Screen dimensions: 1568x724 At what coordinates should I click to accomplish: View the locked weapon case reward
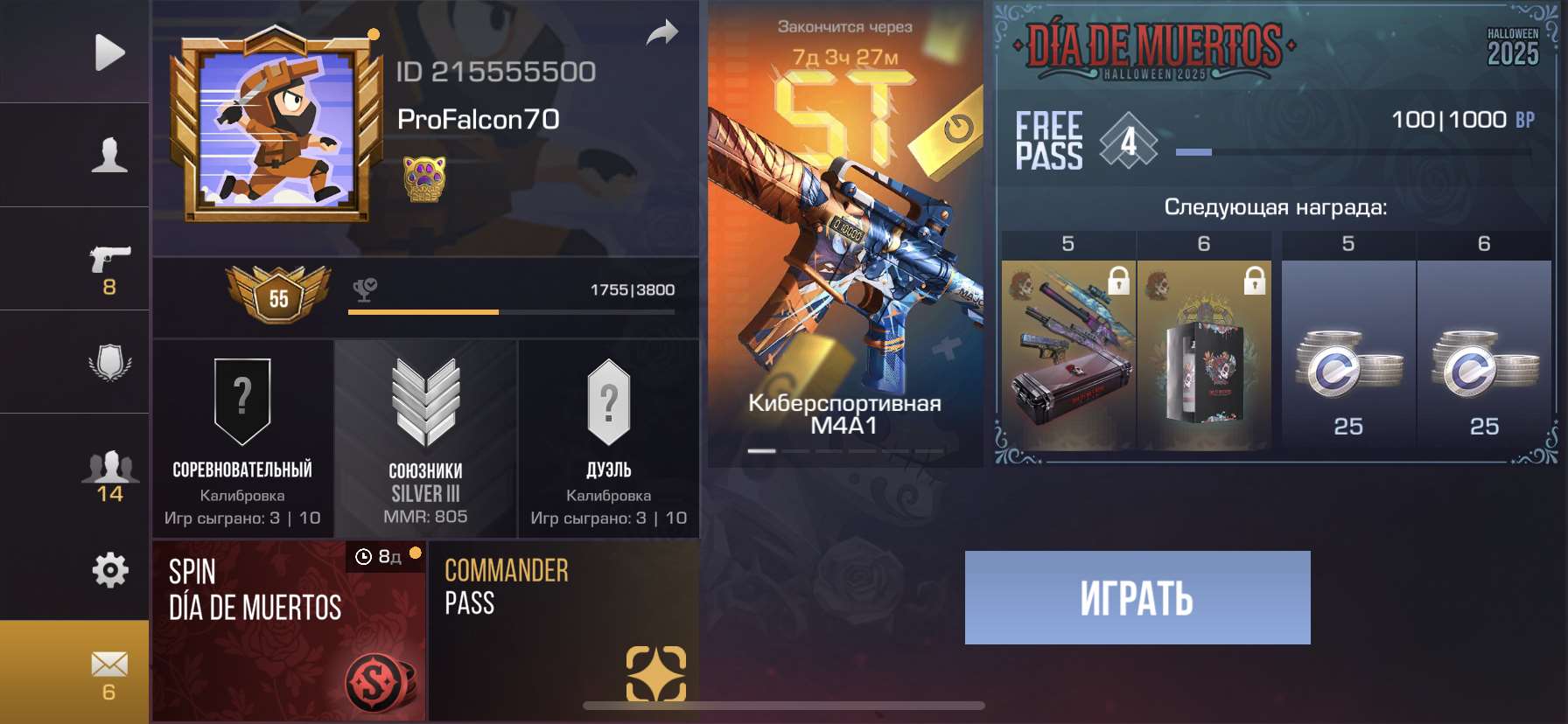(x=1068, y=354)
